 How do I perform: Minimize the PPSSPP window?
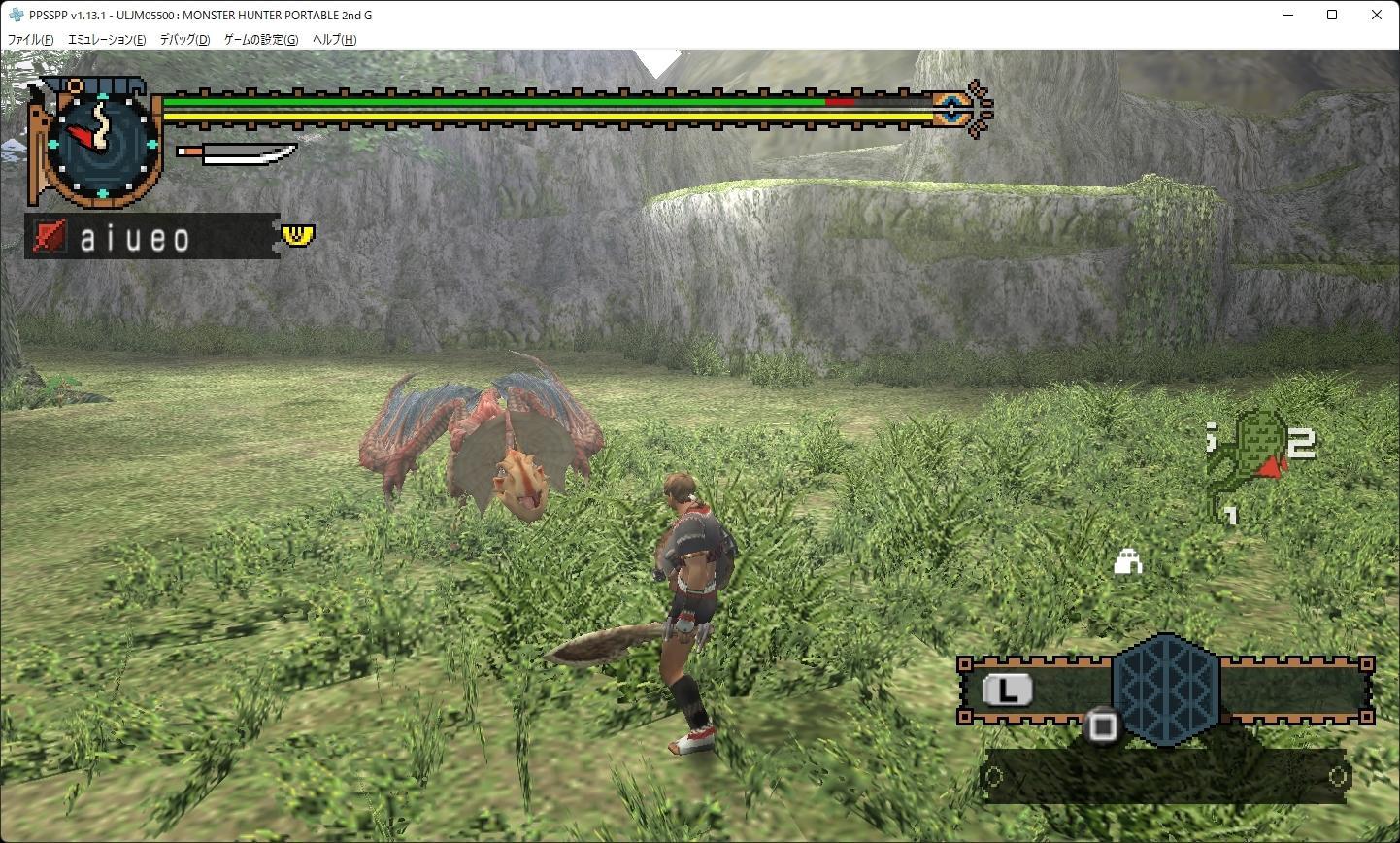[1287, 15]
